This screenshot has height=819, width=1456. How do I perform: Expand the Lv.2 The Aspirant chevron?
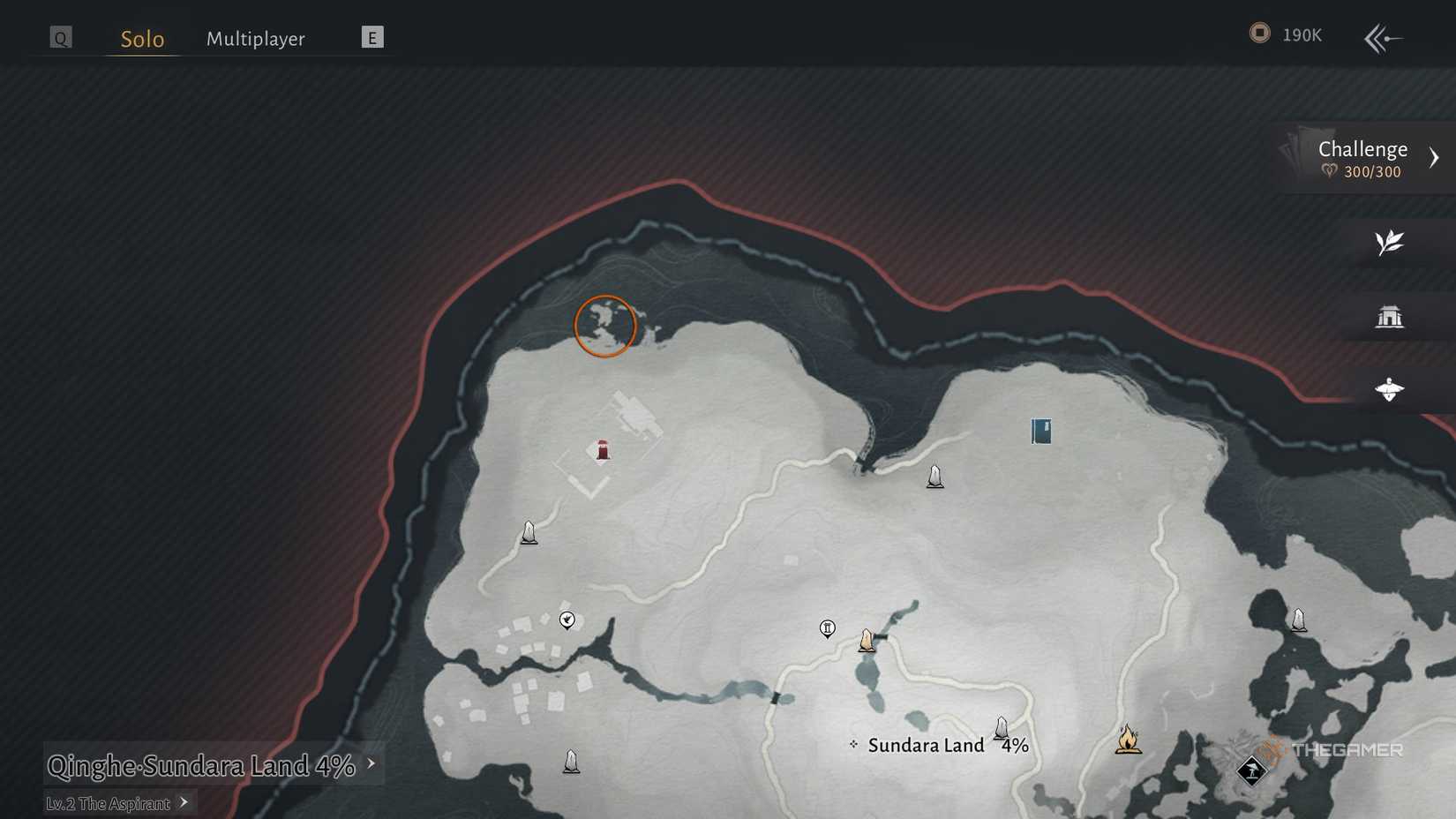(184, 803)
